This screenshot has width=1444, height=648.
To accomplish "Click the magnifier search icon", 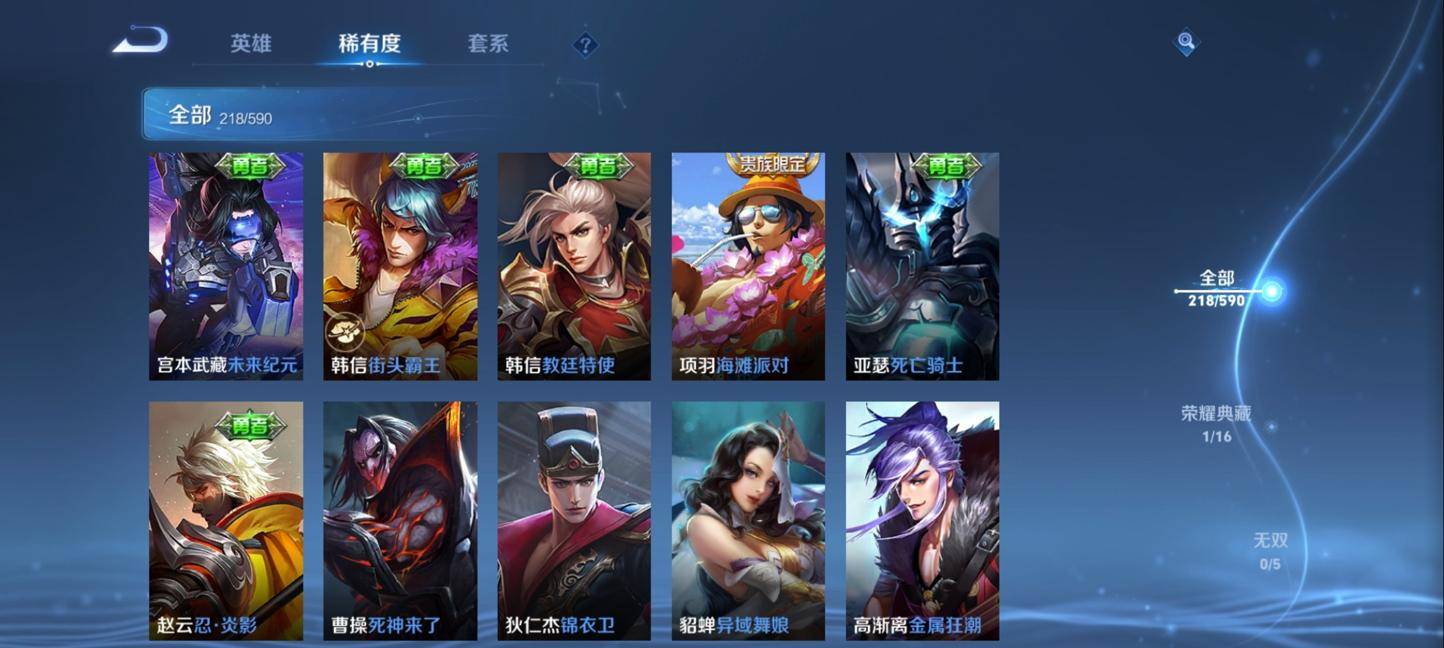I will pos(1186,42).
